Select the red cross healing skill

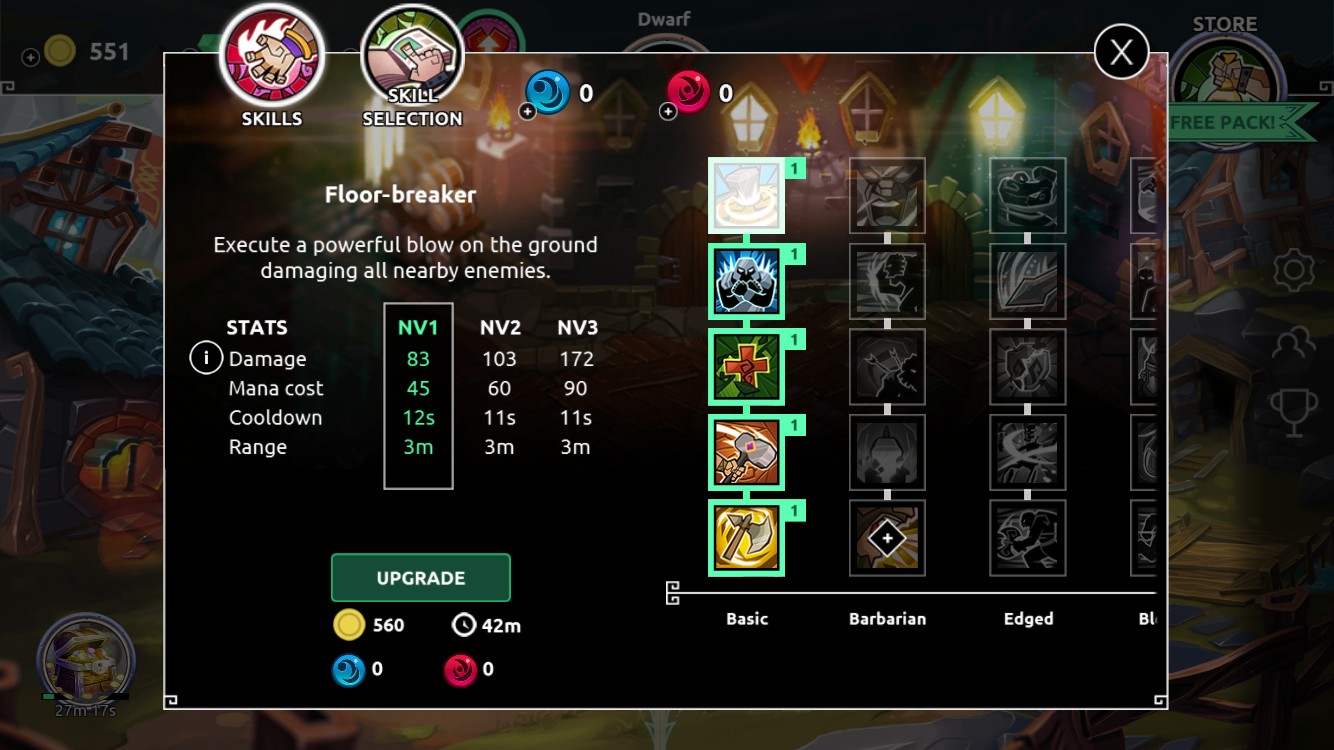(746, 368)
